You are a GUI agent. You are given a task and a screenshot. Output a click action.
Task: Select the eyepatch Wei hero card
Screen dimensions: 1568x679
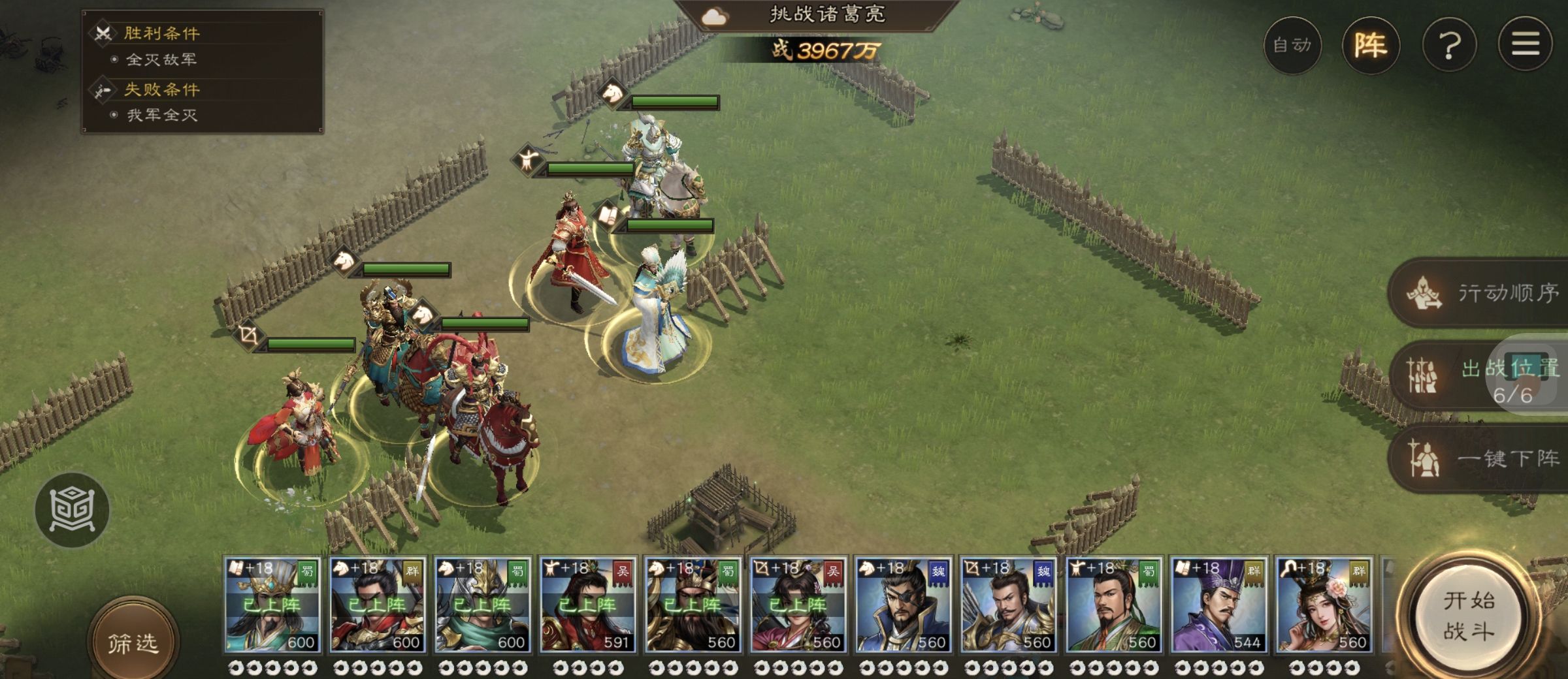click(x=903, y=605)
